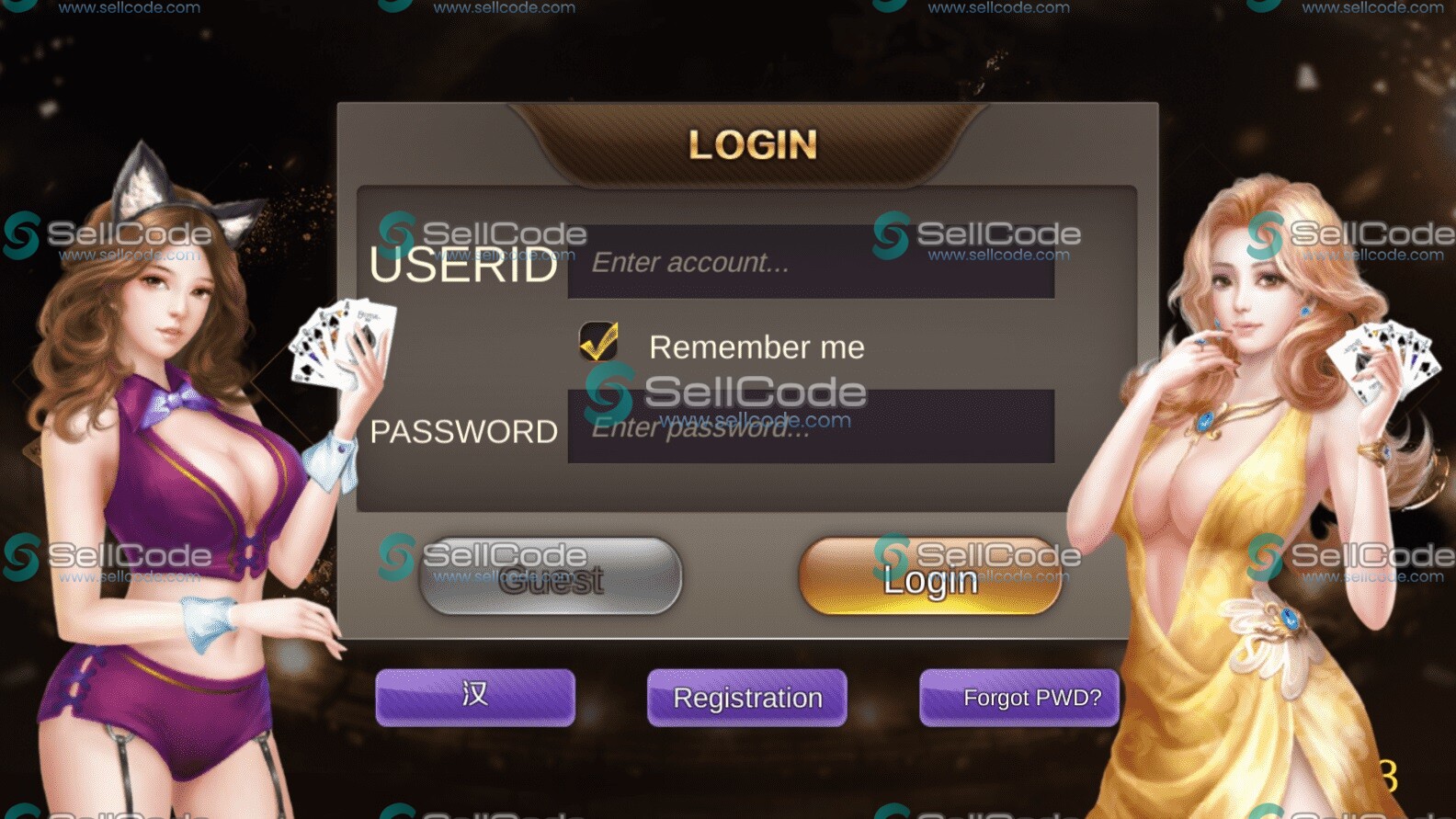
Task: Select Forgot PWD? to recover password
Action: (1019, 697)
